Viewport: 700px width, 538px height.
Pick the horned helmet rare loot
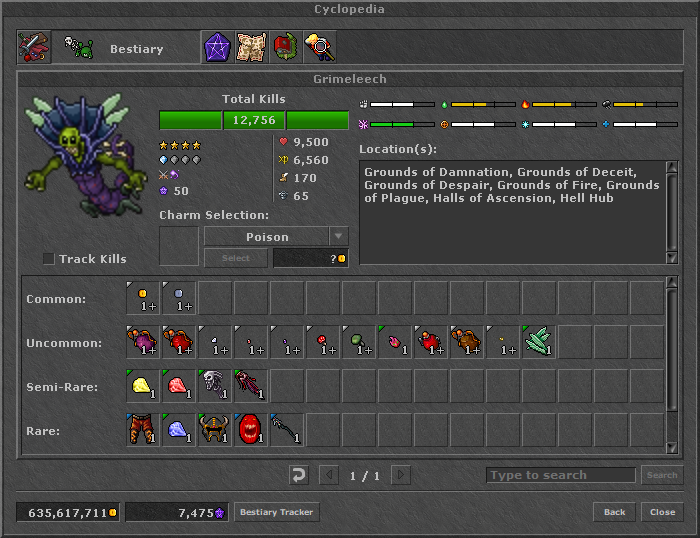click(x=215, y=429)
